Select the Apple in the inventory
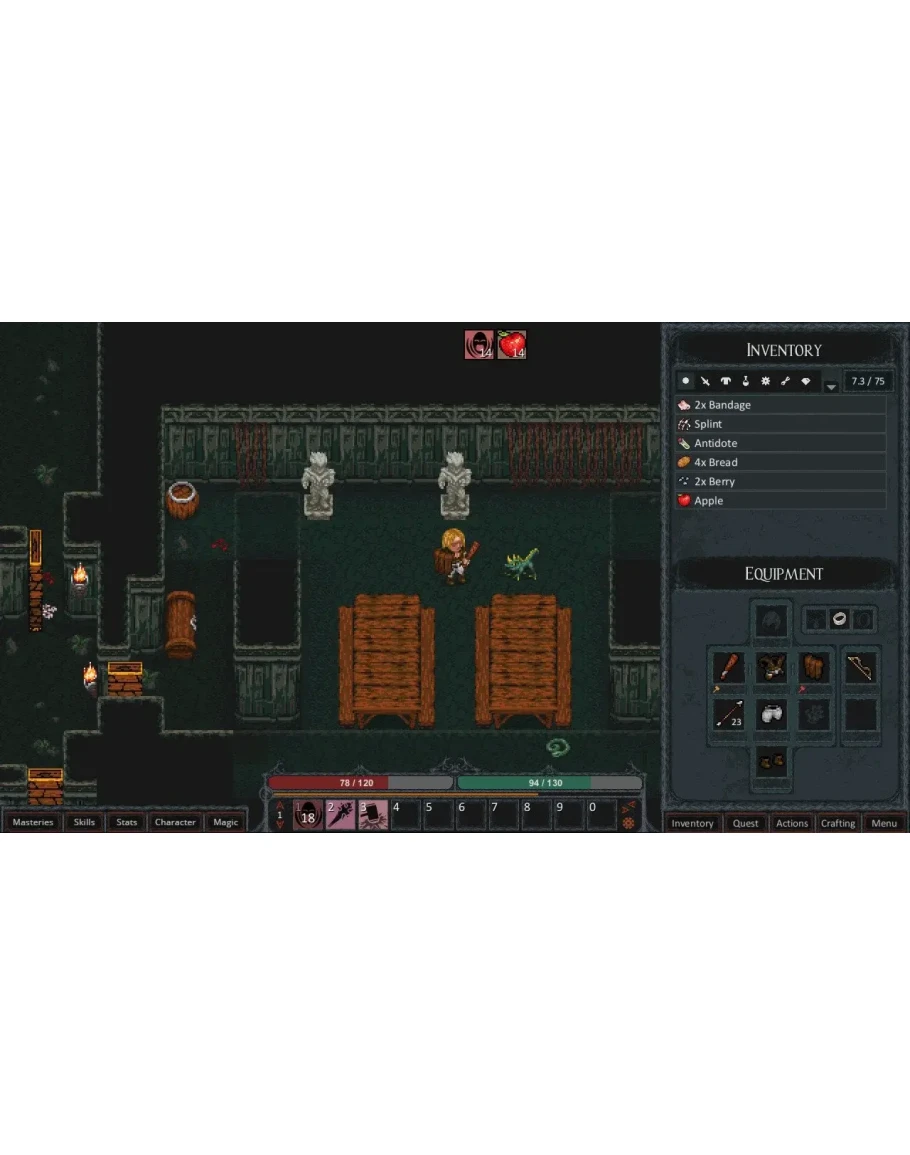Image resolution: width=910 pixels, height=1155 pixels. point(780,501)
